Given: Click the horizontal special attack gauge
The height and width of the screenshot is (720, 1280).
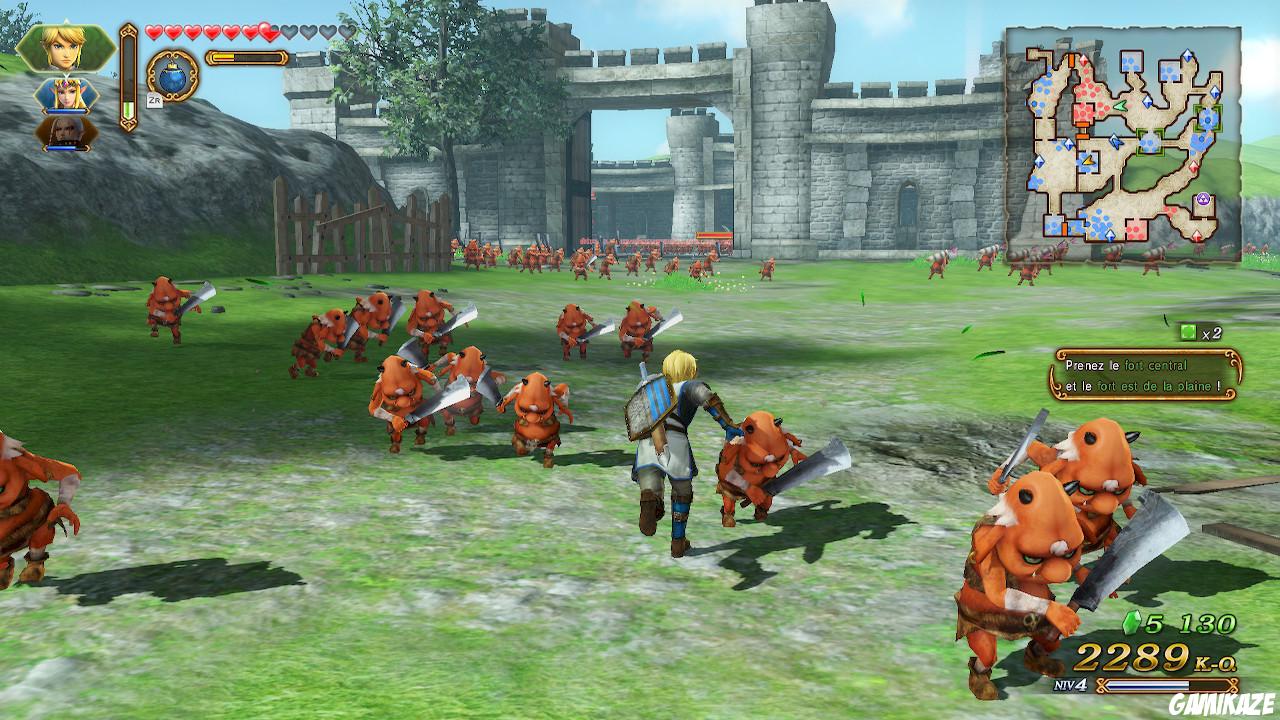Looking at the screenshot, I should (246, 57).
